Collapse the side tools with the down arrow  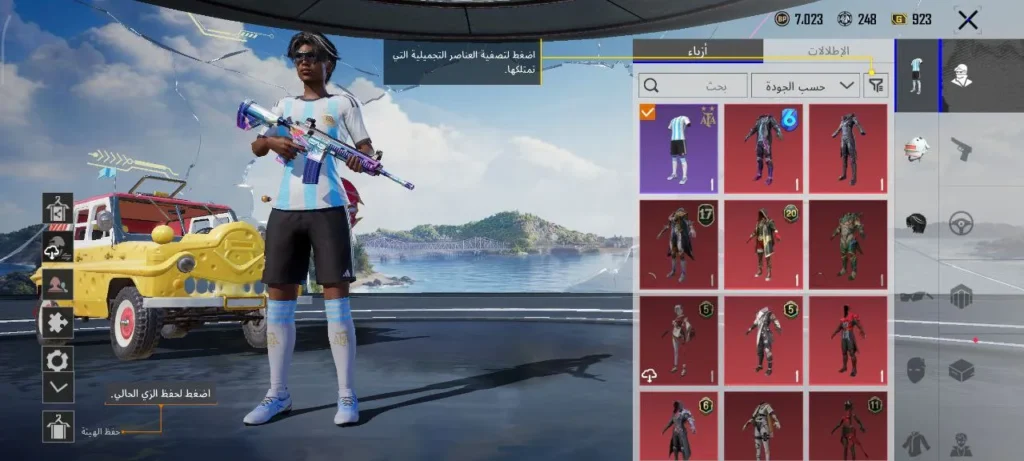pyautogui.click(x=58, y=386)
